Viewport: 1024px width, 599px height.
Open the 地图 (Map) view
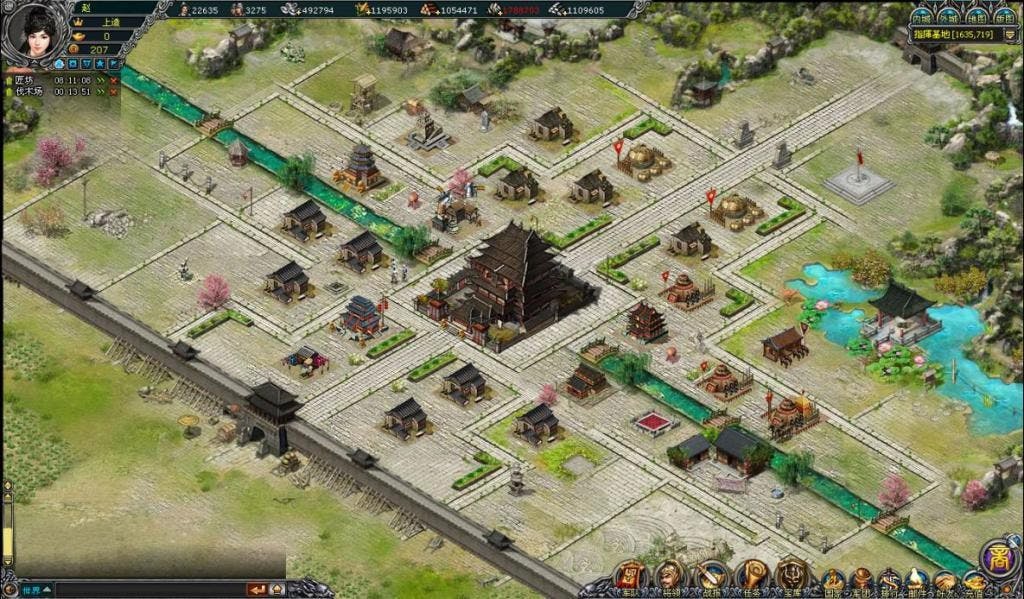(977, 17)
